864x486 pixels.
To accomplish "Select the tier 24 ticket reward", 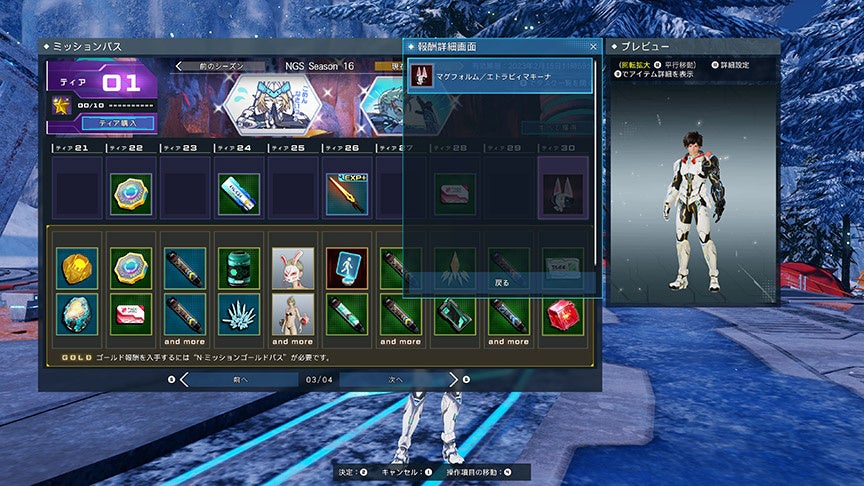I will pyautogui.click(x=239, y=194).
